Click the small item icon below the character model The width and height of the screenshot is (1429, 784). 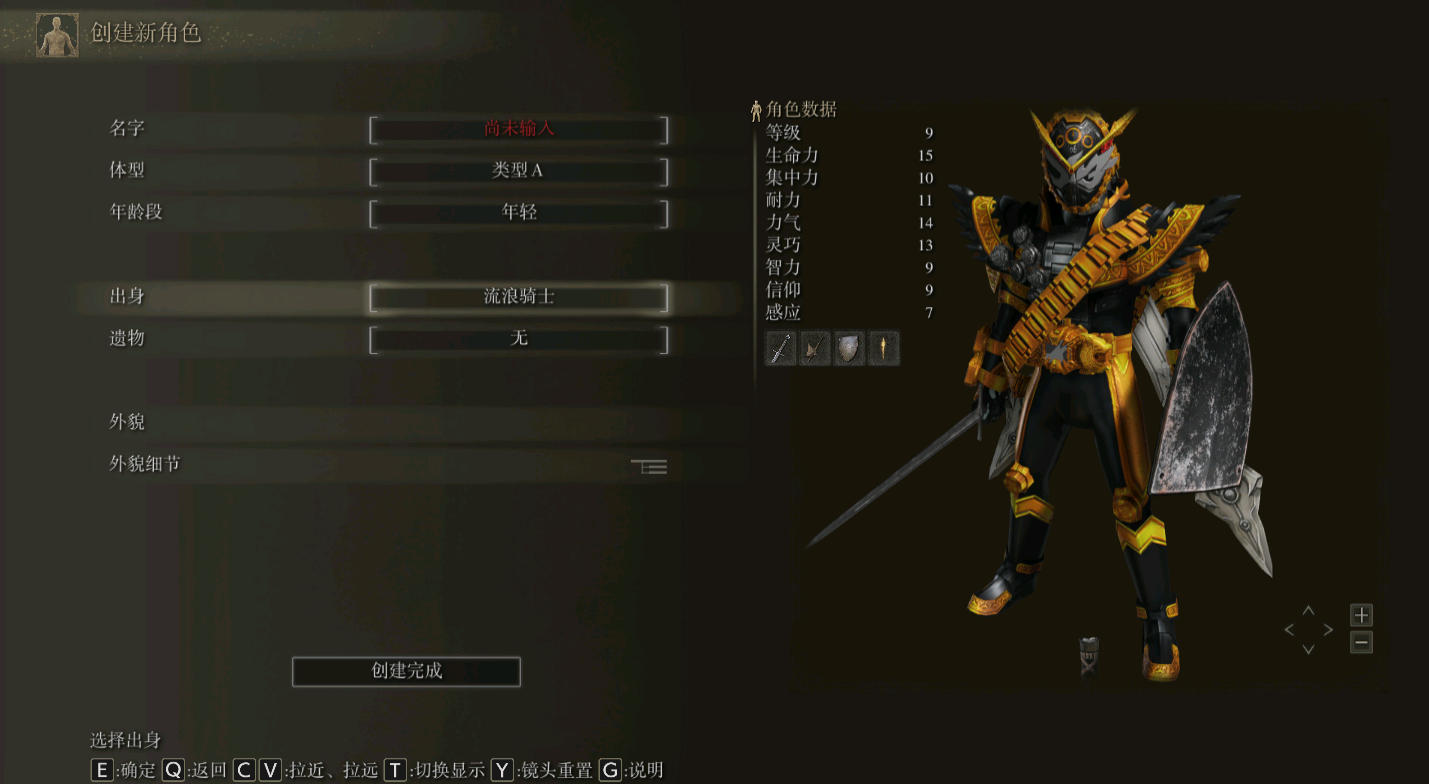(x=1089, y=653)
